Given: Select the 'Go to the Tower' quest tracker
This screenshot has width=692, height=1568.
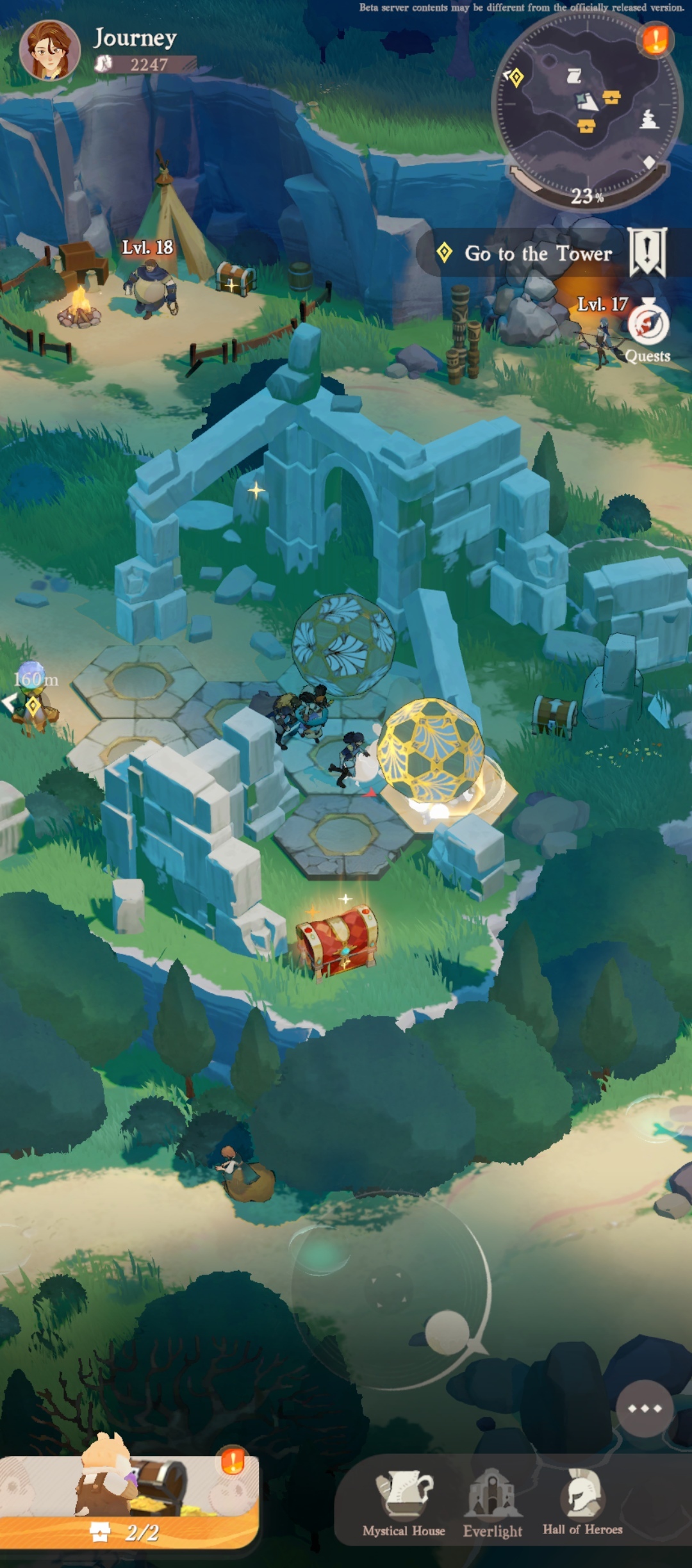Looking at the screenshot, I should point(538,254).
